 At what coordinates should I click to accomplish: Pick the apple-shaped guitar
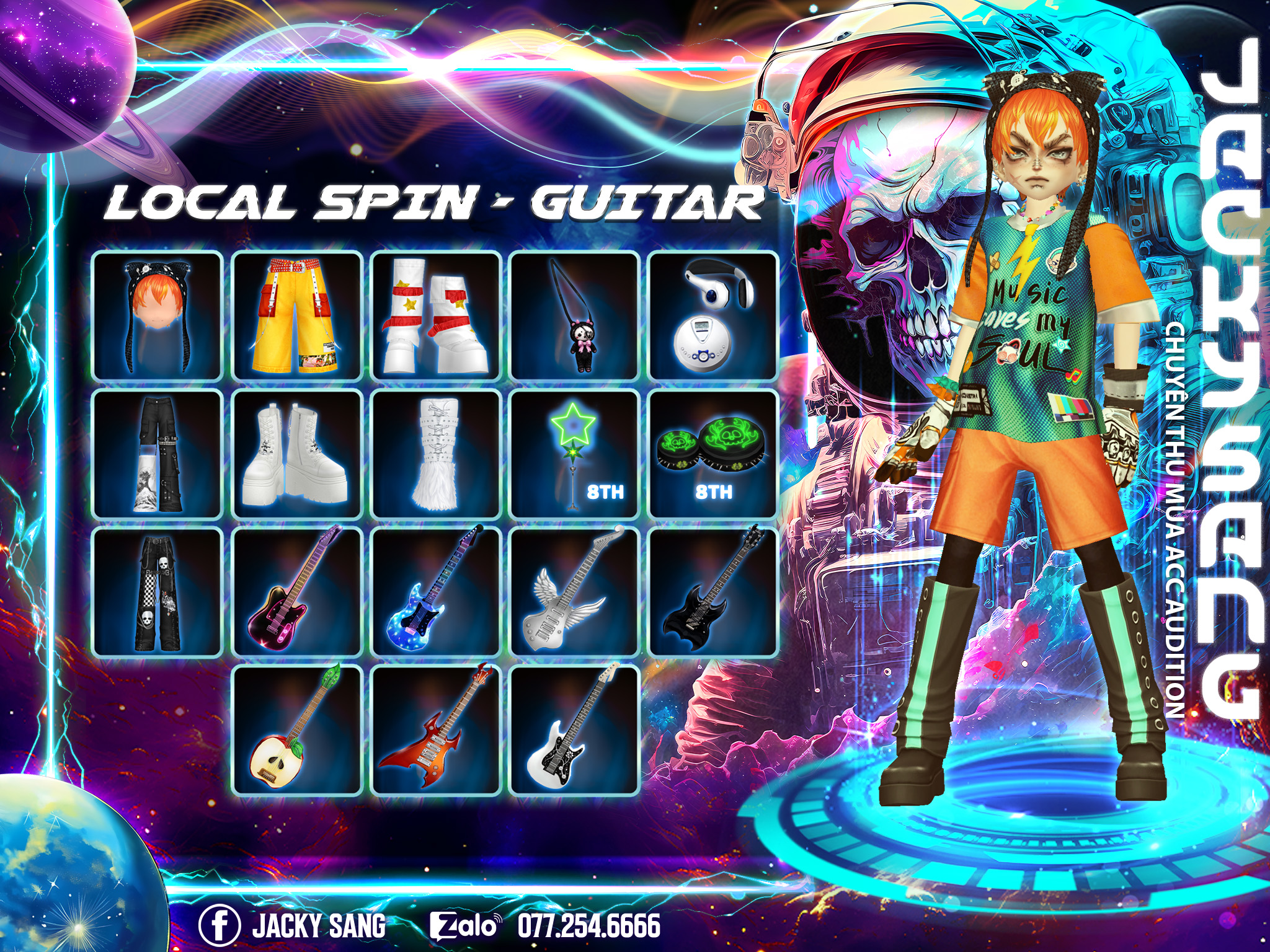tap(297, 731)
